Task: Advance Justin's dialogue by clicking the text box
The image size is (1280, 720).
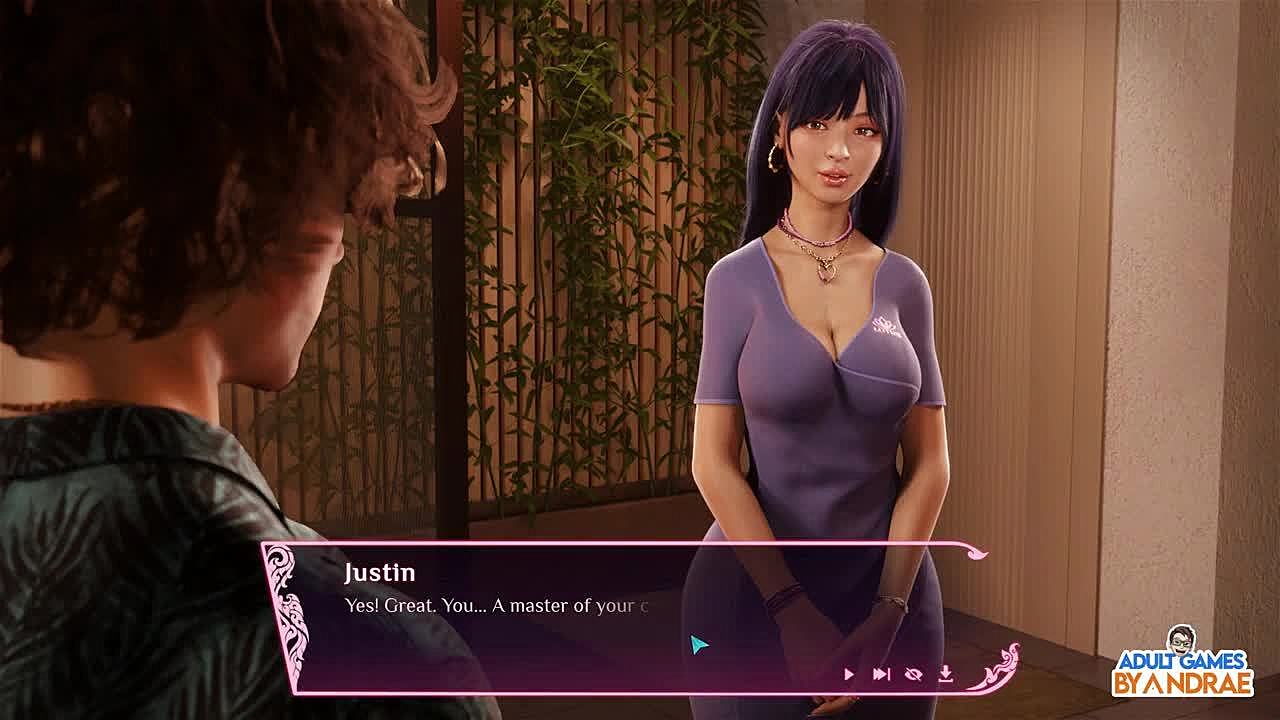Action: click(x=560, y=620)
